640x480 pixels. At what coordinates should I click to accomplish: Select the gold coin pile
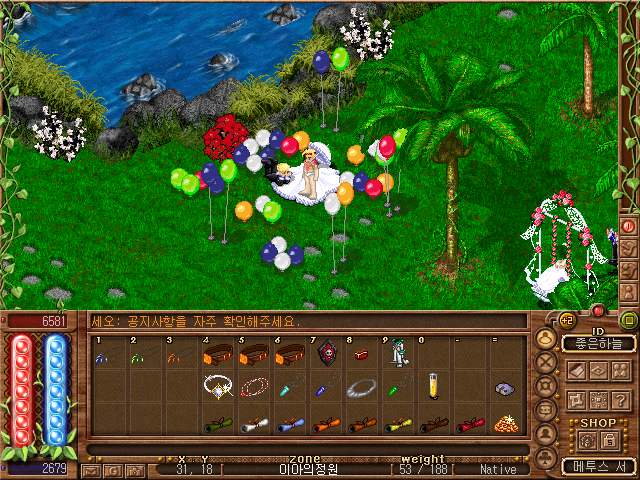(505, 421)
